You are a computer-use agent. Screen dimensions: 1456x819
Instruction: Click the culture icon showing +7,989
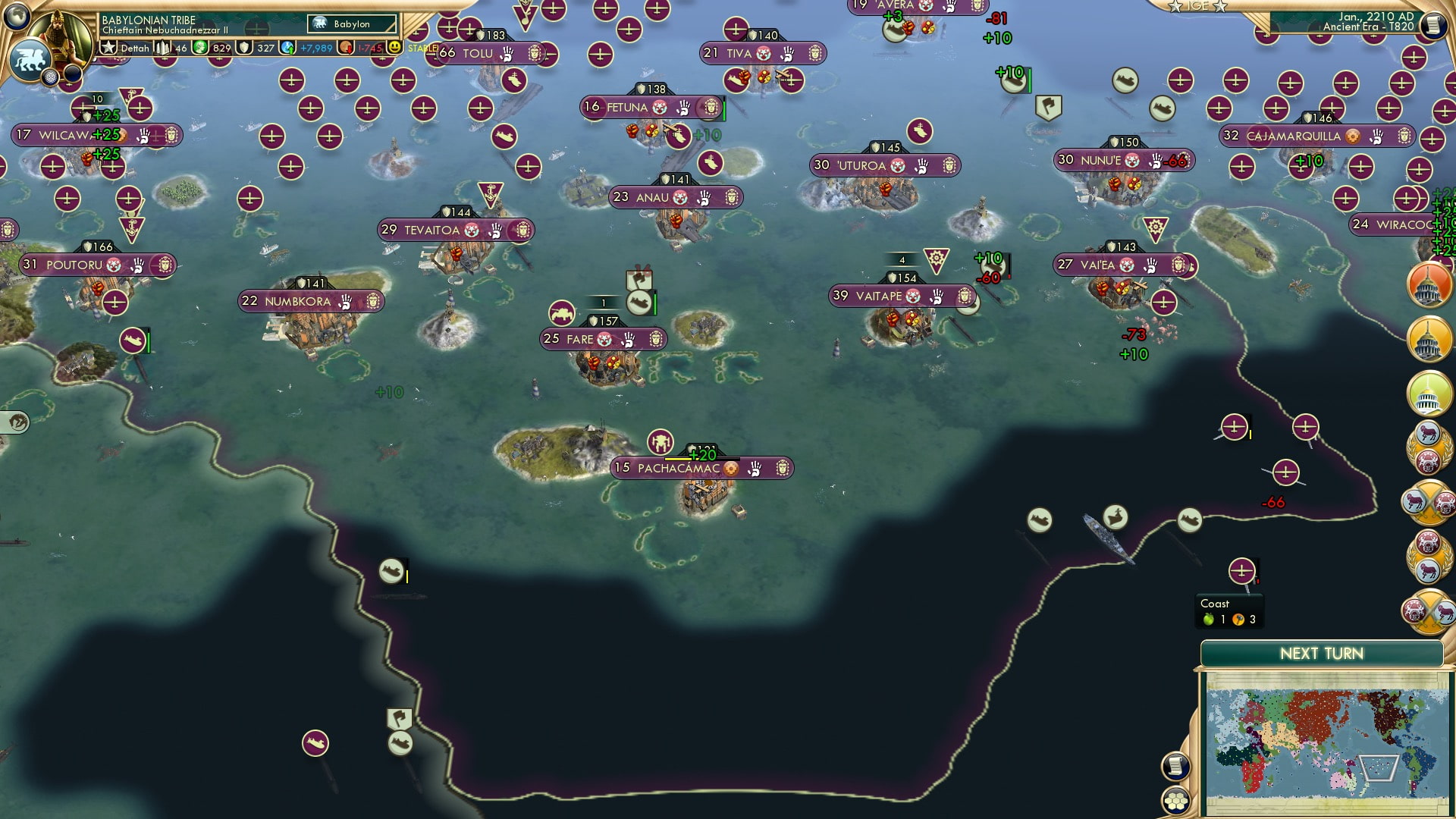[287, 47]
